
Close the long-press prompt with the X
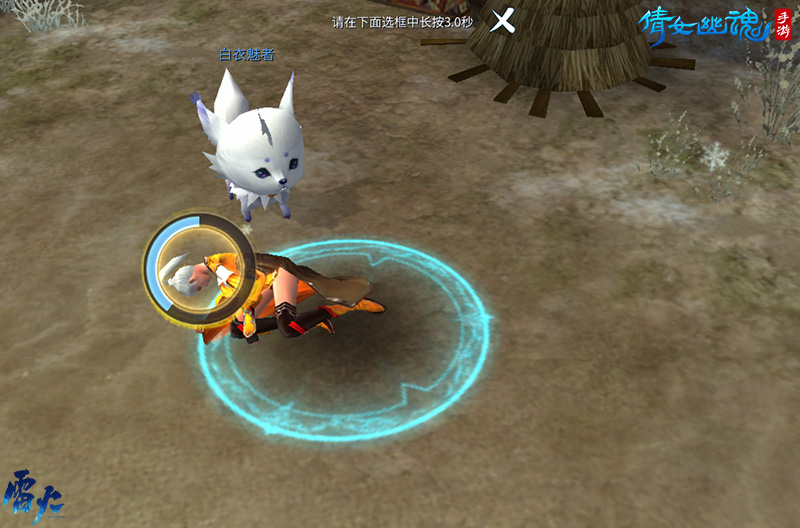503,20
